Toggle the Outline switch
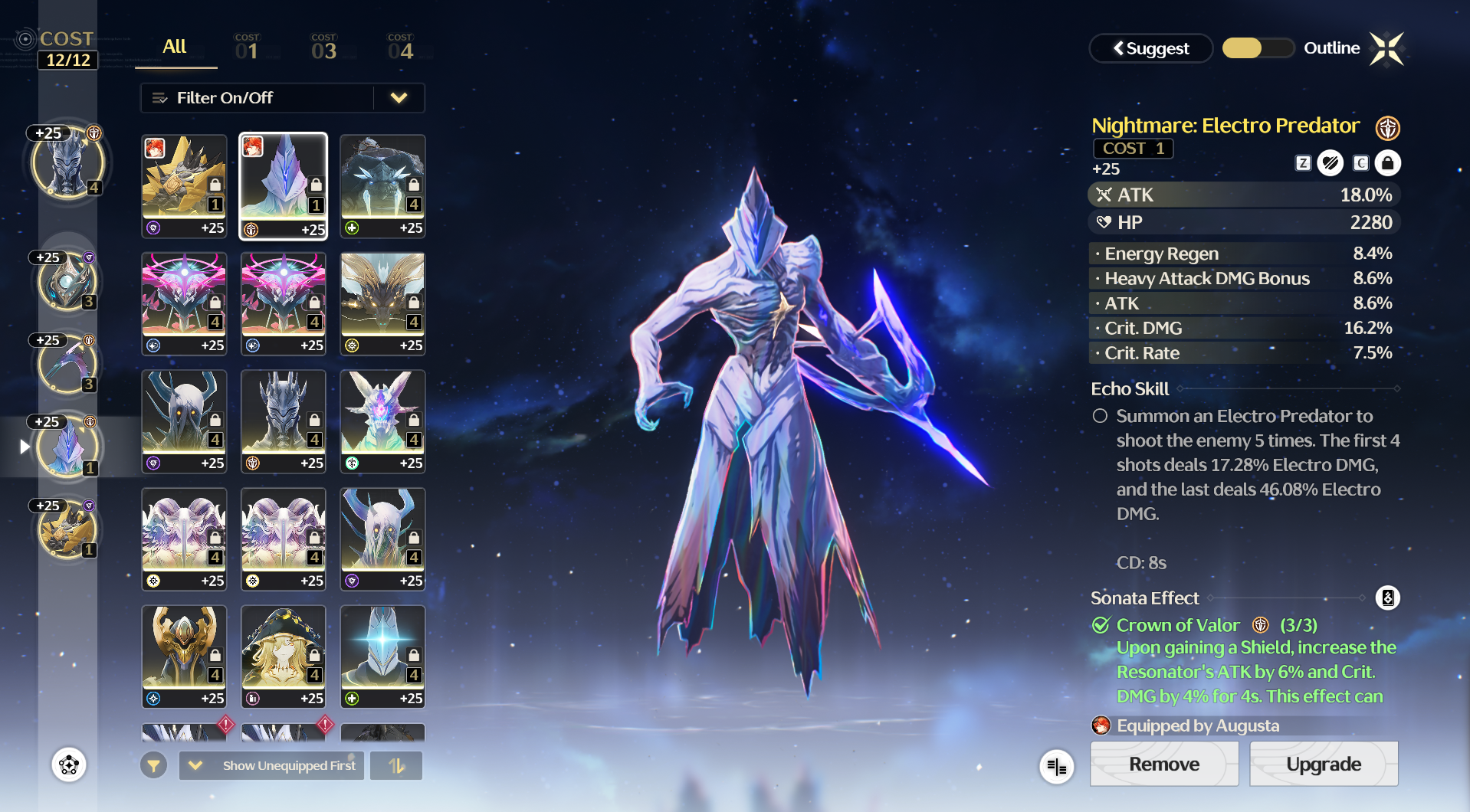This screenshot has height=812, width=1470. pos(1258,48)
